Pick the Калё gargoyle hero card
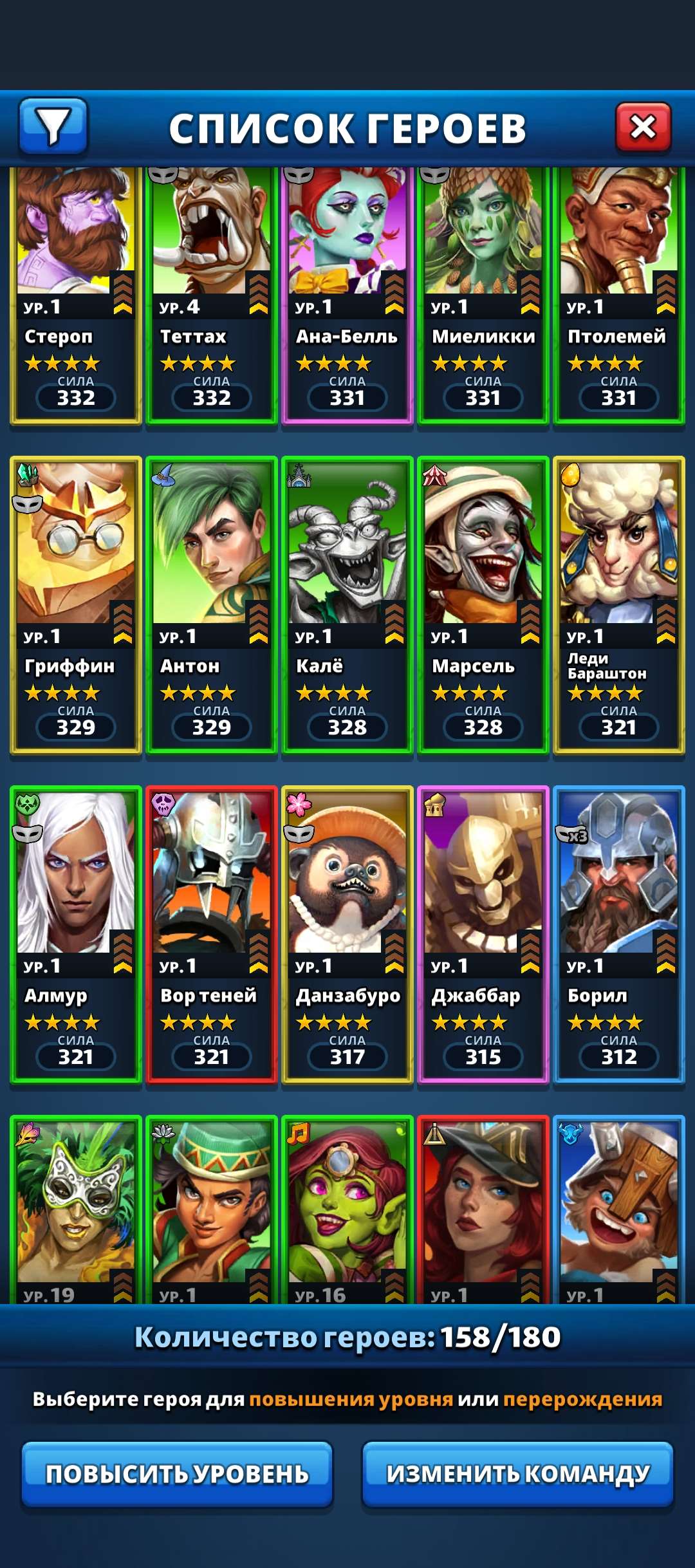Screen dimensions: 695x1568 pos(347,605)
